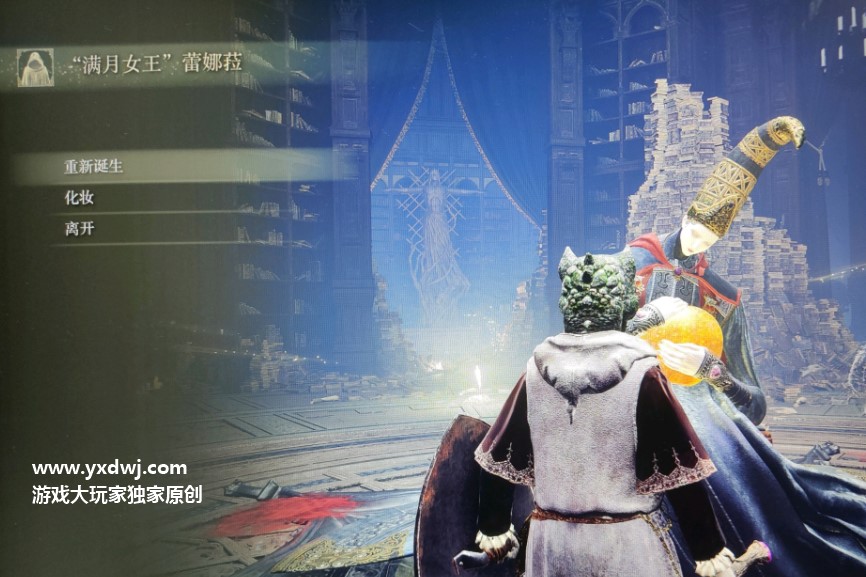This screenshot has height=577, width=866.
Task: Select the 重新诞生 rebirth option
Action: (94, 166)
